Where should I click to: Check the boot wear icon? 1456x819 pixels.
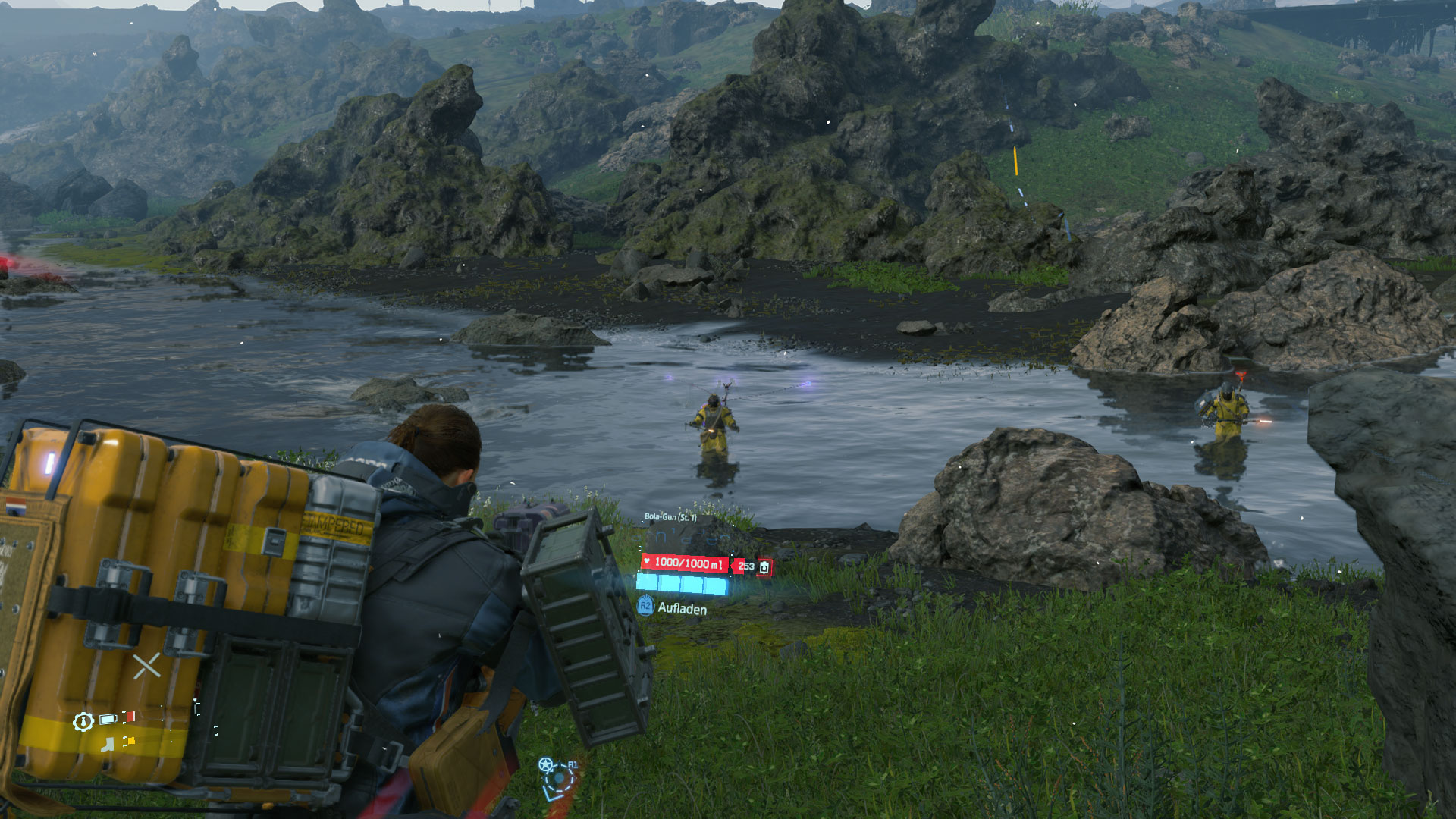[x=108, y=744]
